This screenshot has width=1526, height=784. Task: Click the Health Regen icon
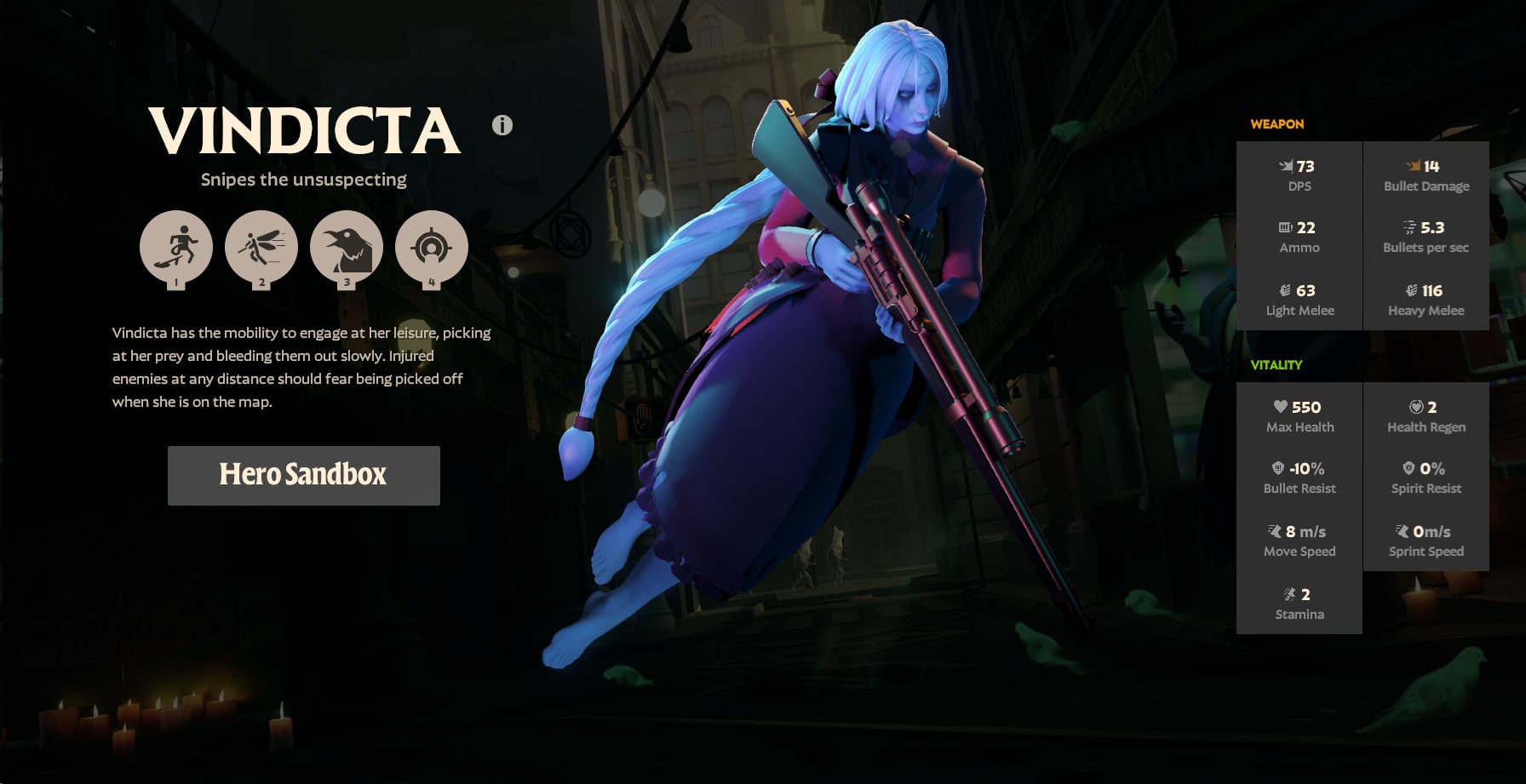pyautogui.click(x=1414, y=408)
